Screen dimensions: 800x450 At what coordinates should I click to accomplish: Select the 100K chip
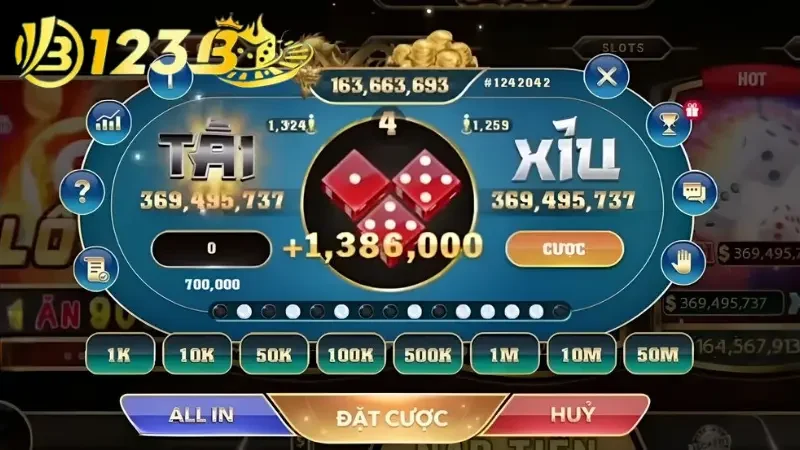[349, 353]
